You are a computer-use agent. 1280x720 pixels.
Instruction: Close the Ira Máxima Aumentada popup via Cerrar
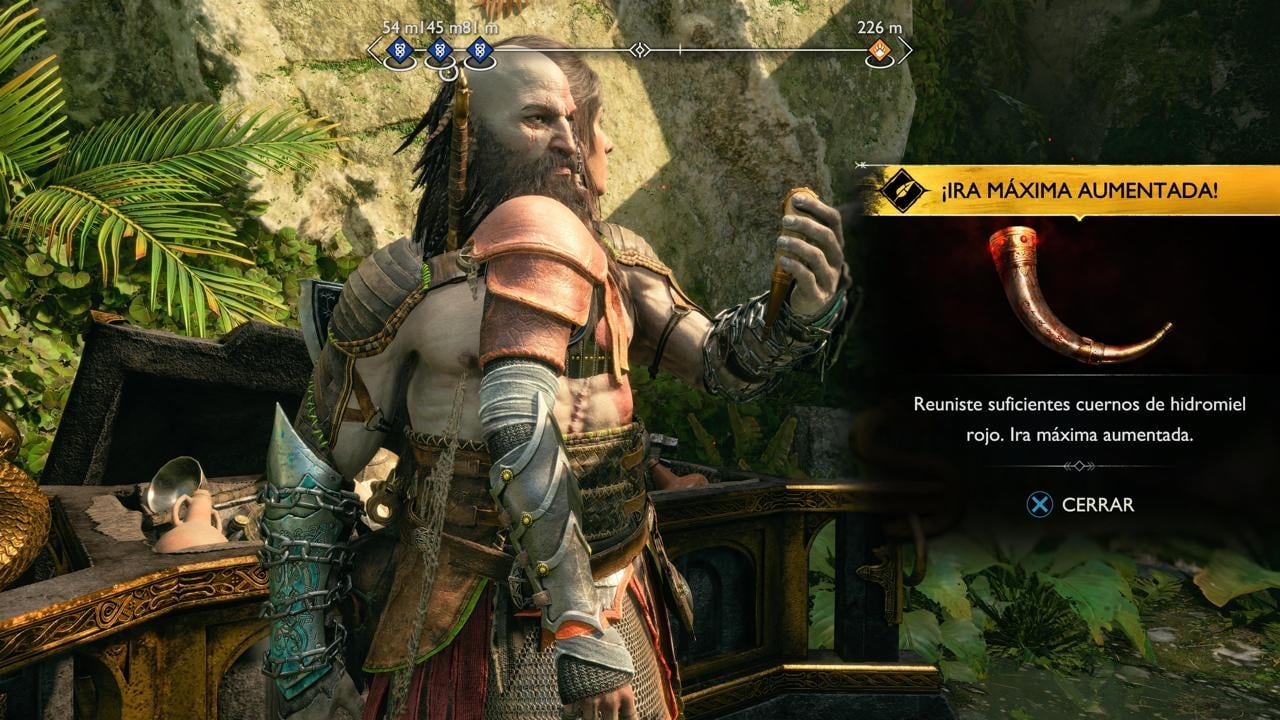pyautogui.click(x=1081, y=505)
